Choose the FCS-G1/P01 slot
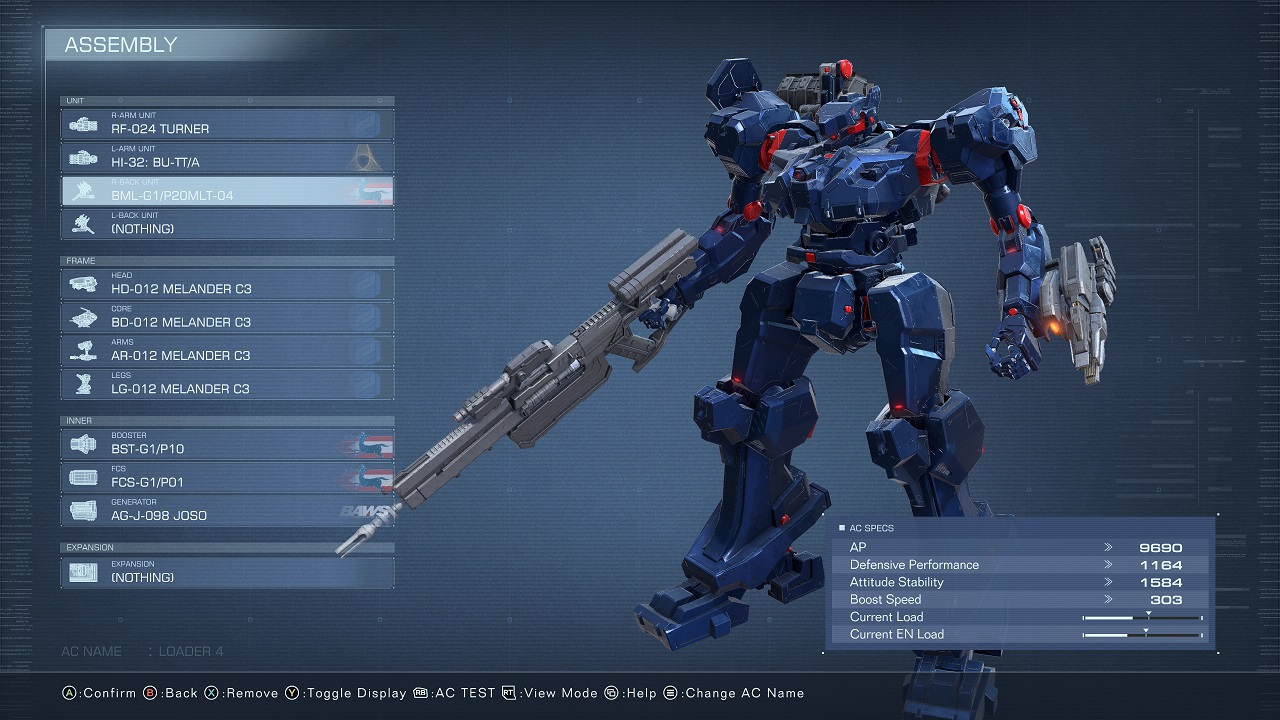Image resolution: width=1280 pixels, height=720 pixels. pyautogui.click(x=228, y=477)
